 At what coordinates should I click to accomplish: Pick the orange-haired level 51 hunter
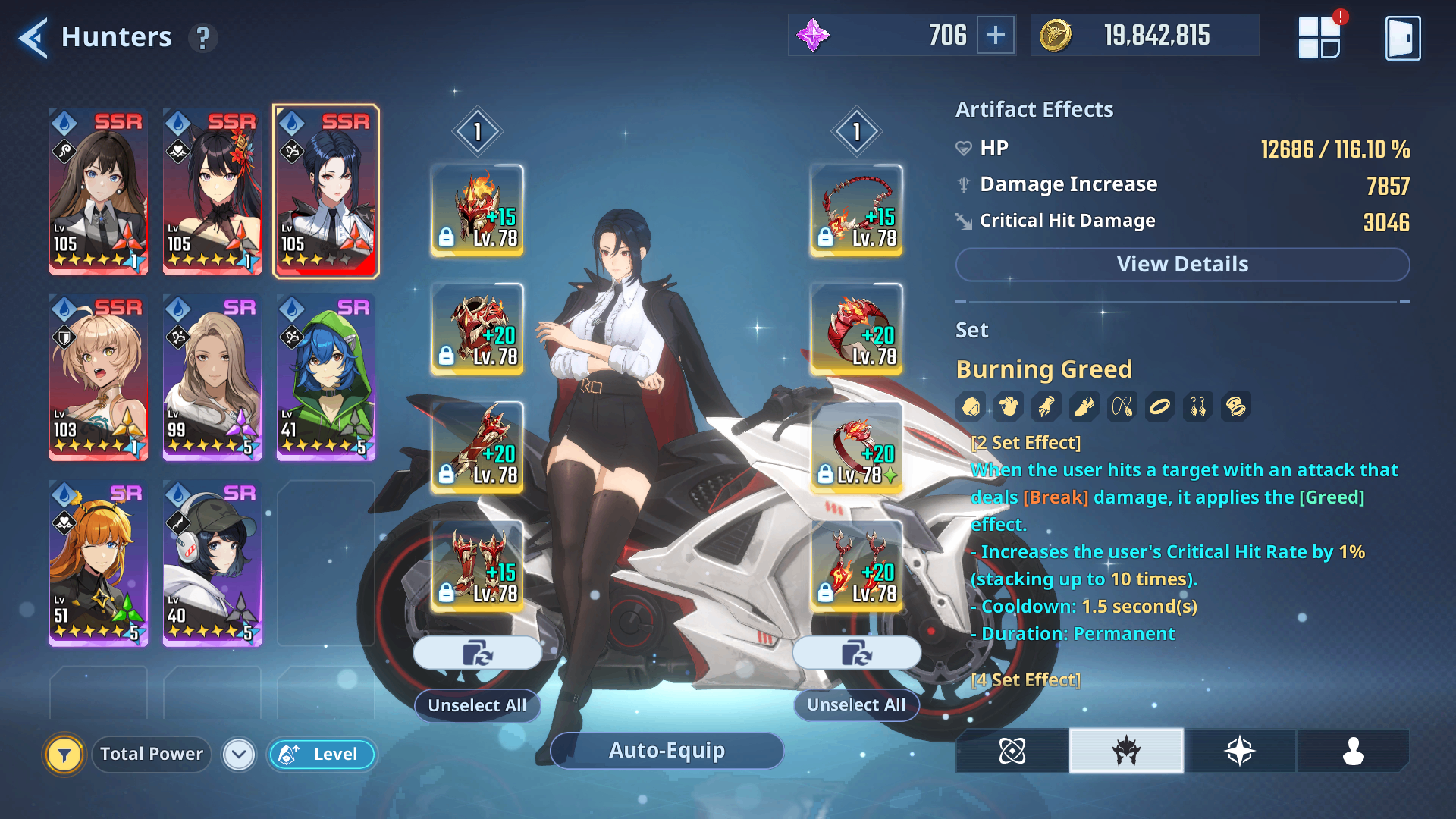click(99, 563)
